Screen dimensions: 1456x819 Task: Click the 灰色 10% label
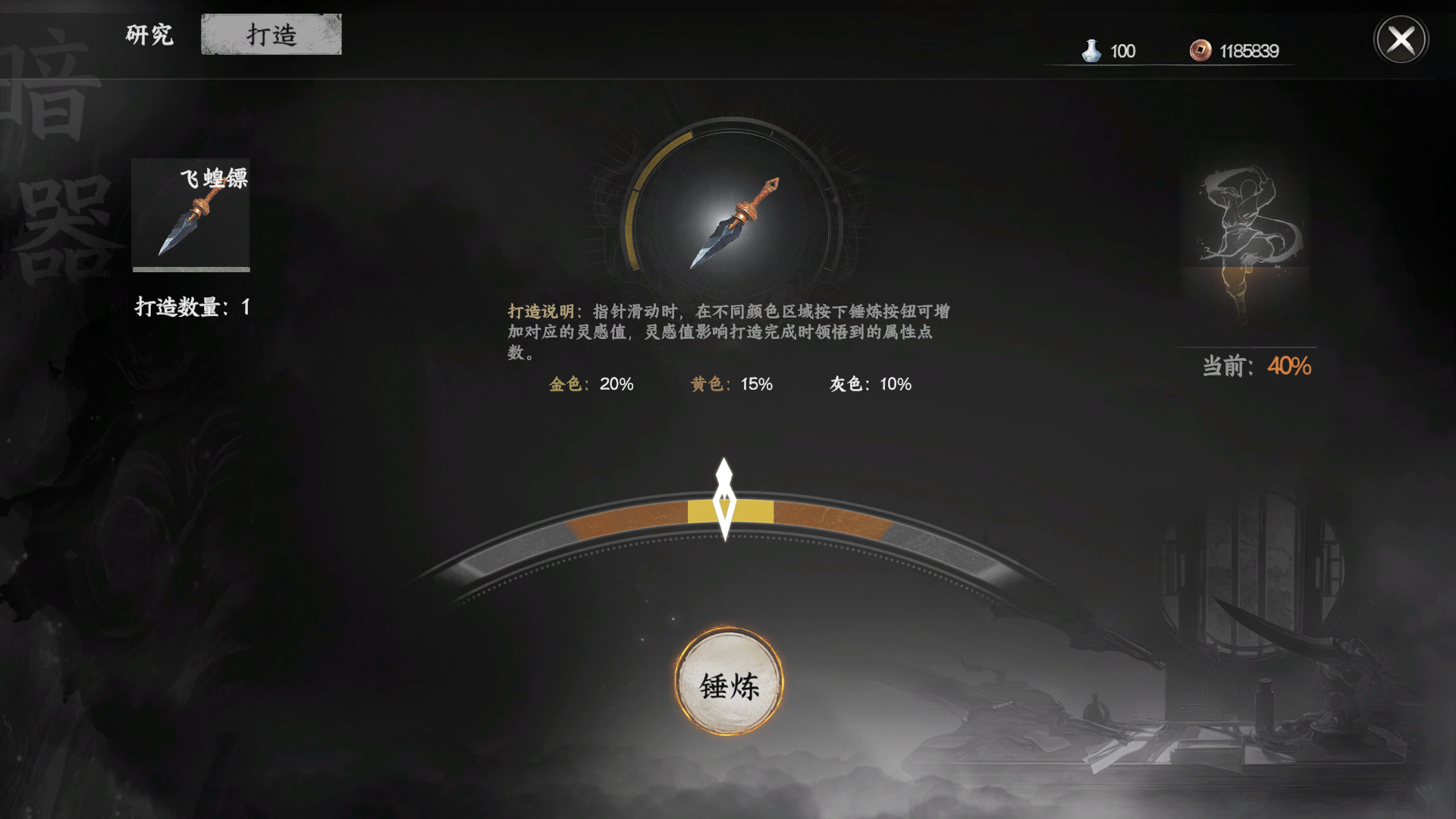point(872,384)
